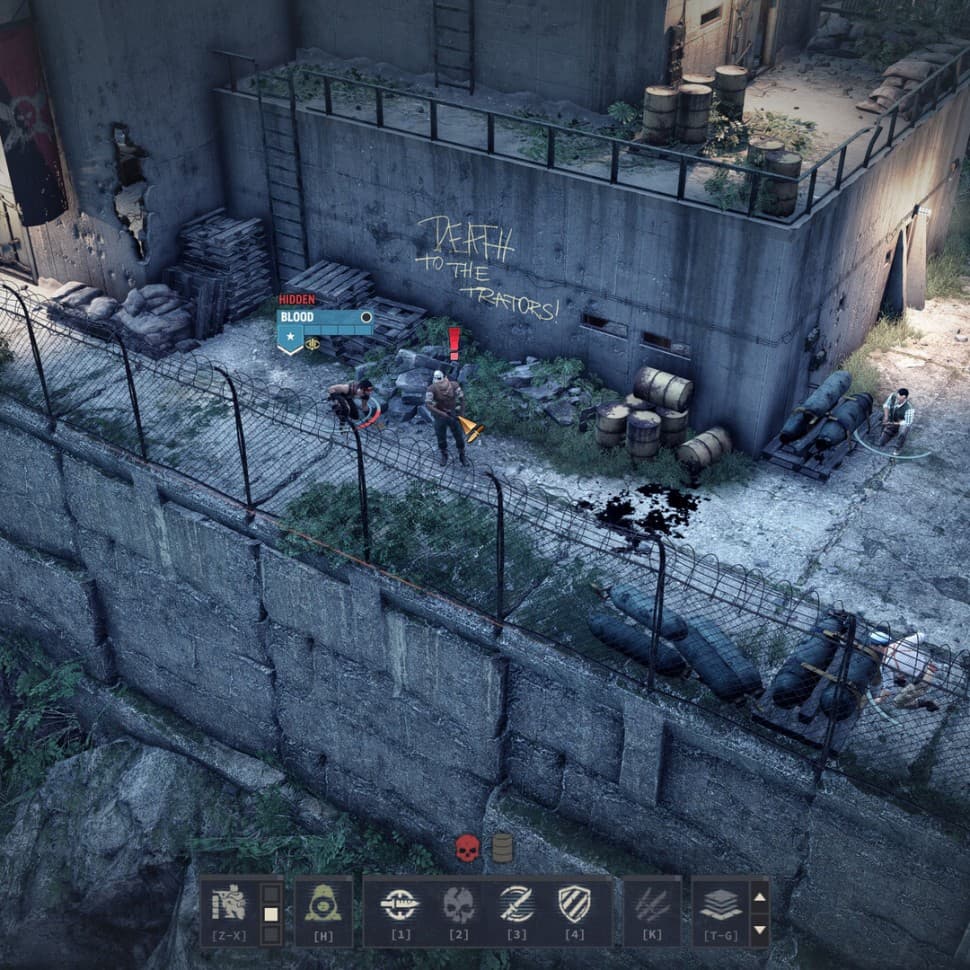Screen dimensions: 970x970
Task: Open the stacked layers floor selector
Action: (720, 905)
